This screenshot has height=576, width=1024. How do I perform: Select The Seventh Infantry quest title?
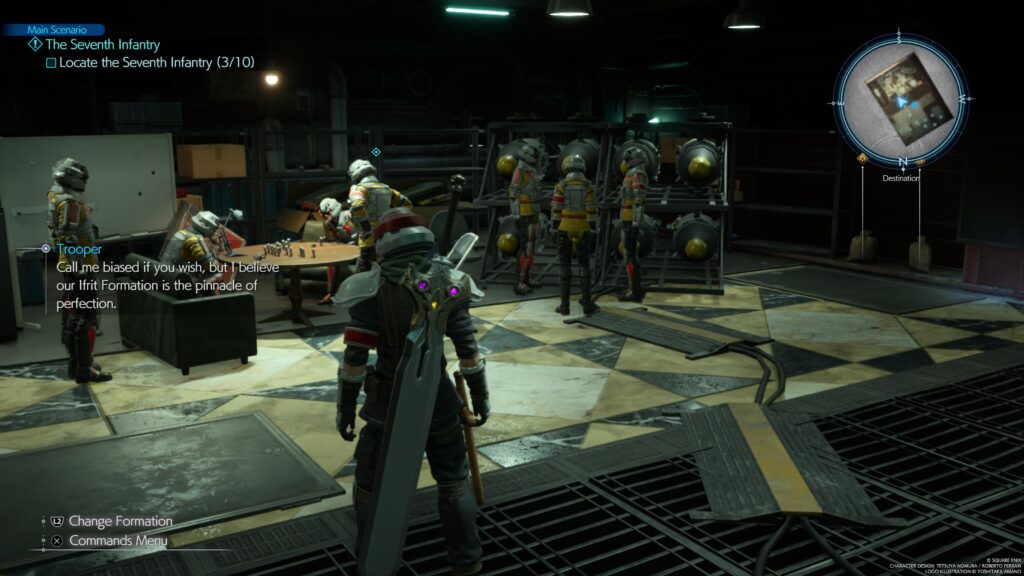coord(103,45)
